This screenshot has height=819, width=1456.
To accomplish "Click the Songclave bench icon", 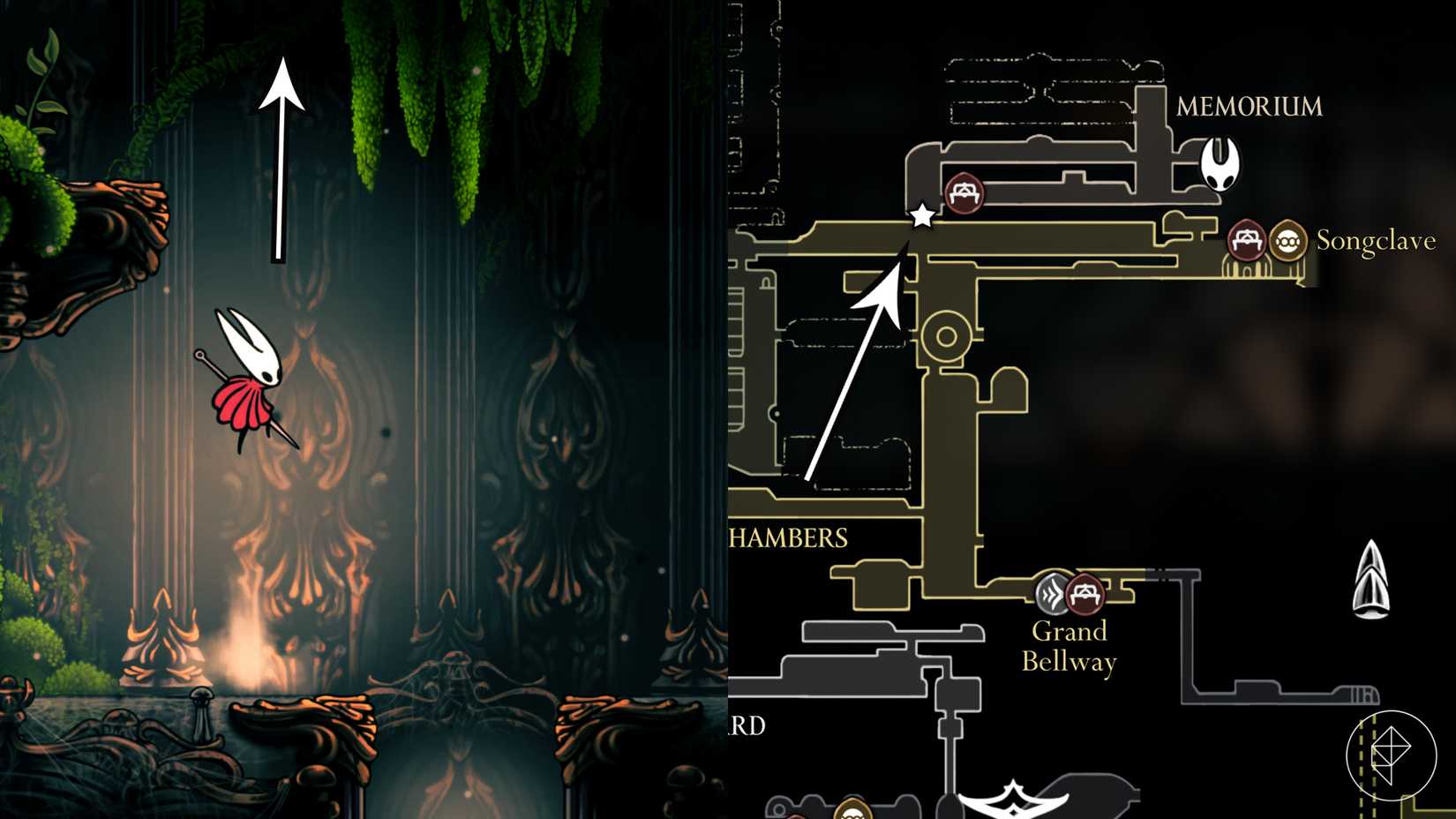I will point(1248,238).
